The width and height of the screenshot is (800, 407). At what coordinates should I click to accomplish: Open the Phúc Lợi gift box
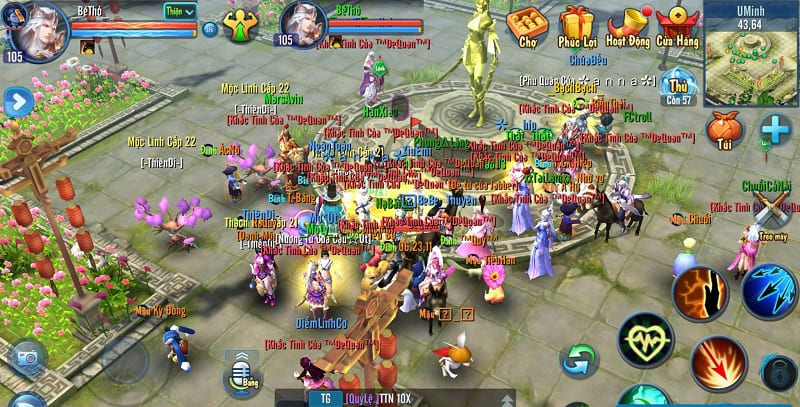pos(577,27)
